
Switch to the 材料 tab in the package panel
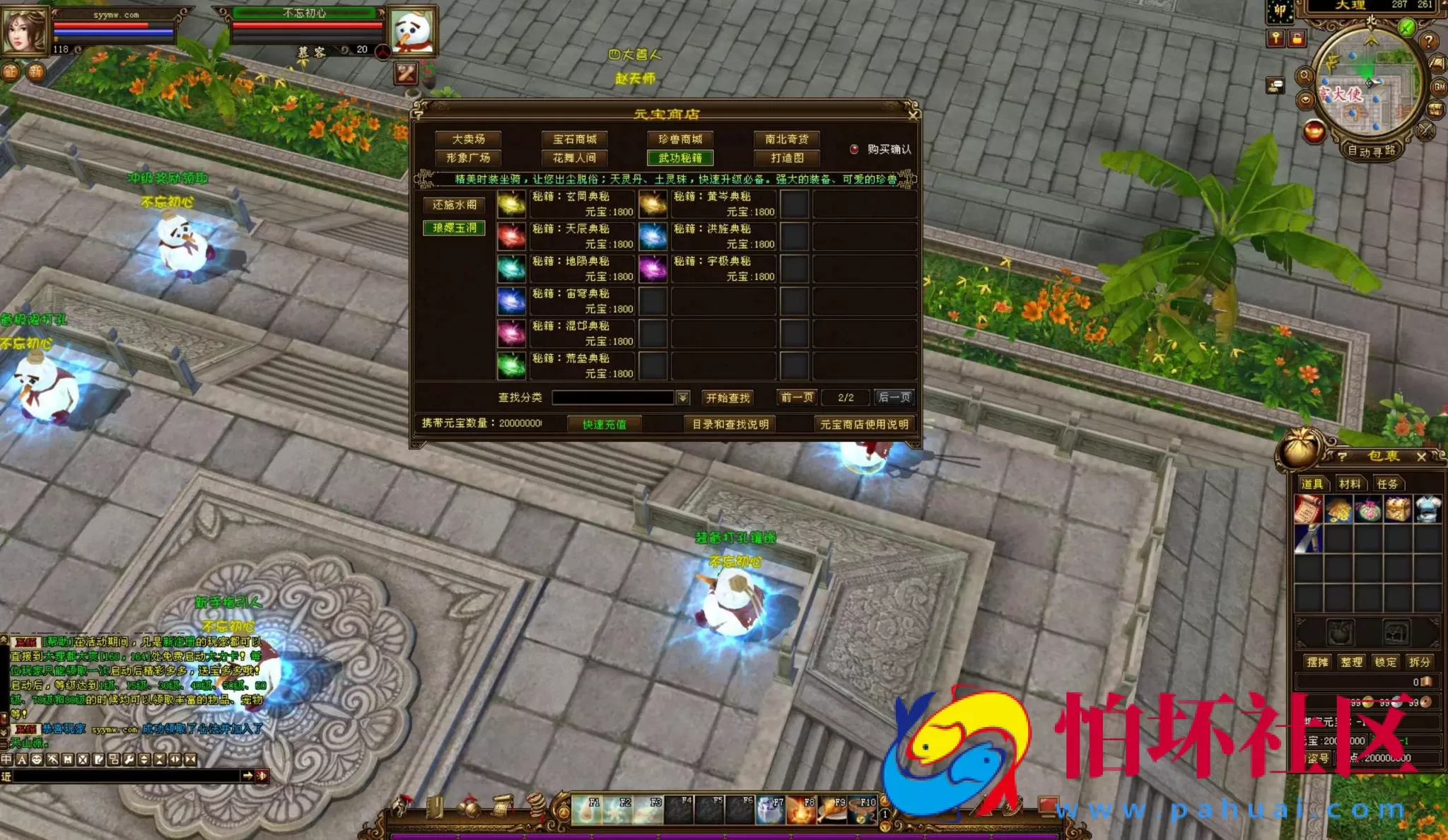click(1353, 484)
